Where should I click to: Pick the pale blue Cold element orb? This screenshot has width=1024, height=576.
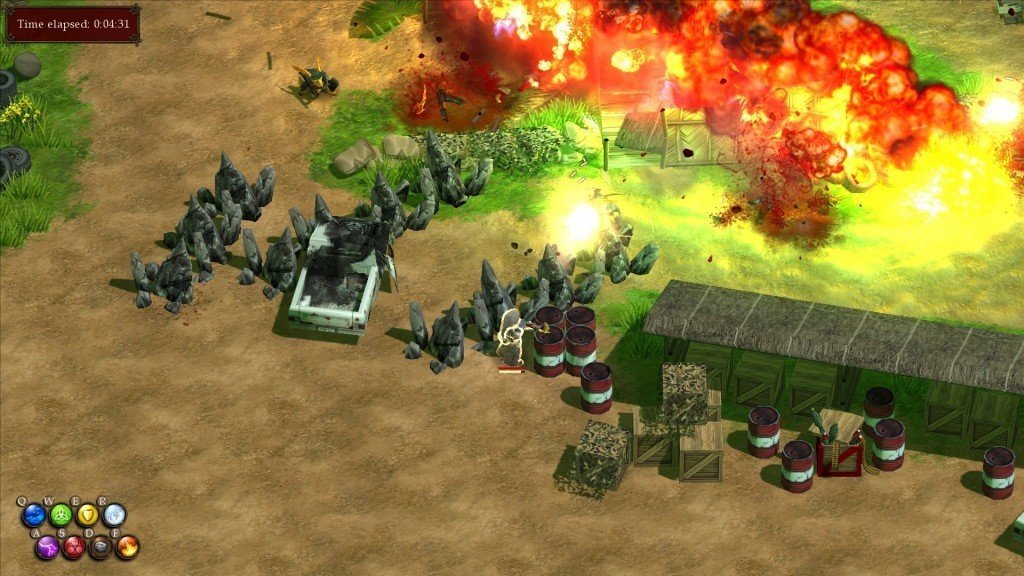[x=114, y=515]
